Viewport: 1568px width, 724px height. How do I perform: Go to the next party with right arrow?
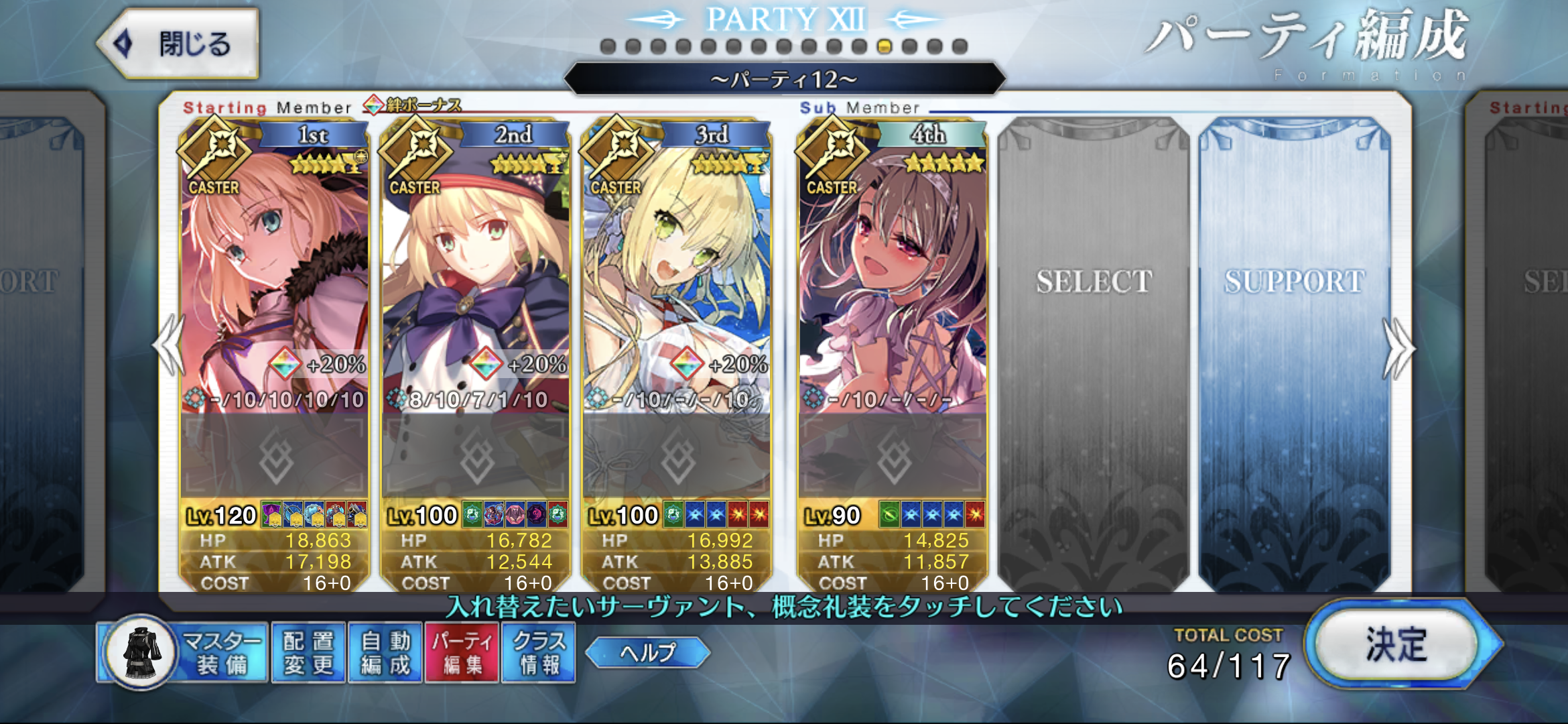pyautogui.click(x=1399, y=349)
